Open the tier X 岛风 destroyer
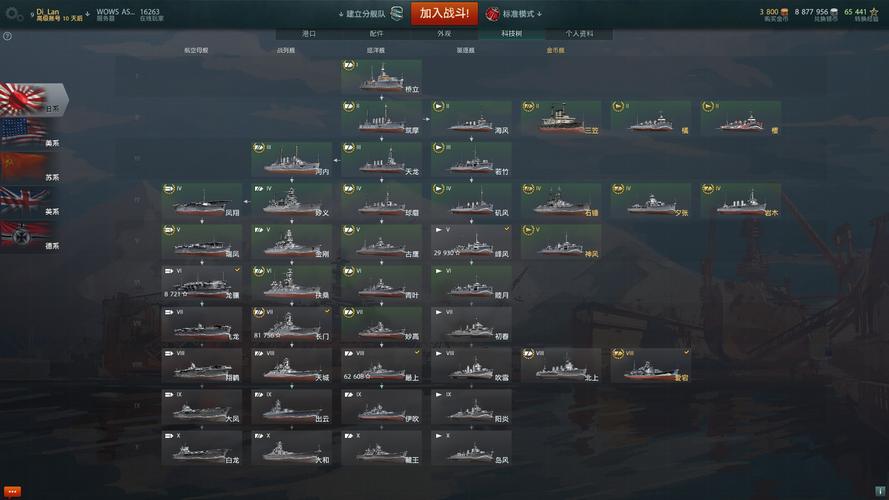 pos(471,448)
